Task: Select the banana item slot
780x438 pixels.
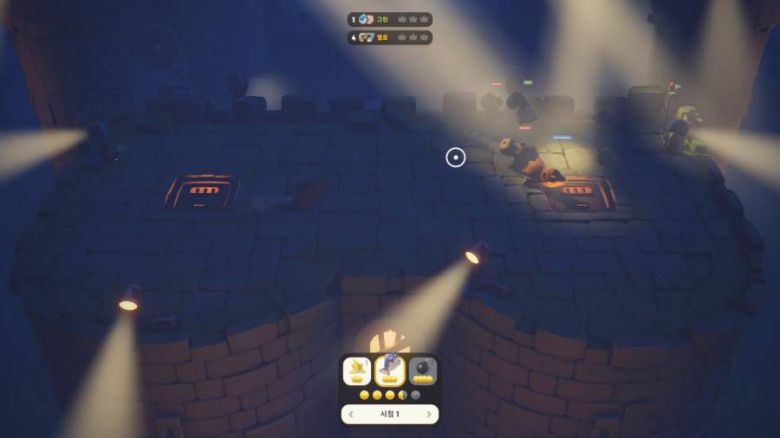Action: [358, 372]
